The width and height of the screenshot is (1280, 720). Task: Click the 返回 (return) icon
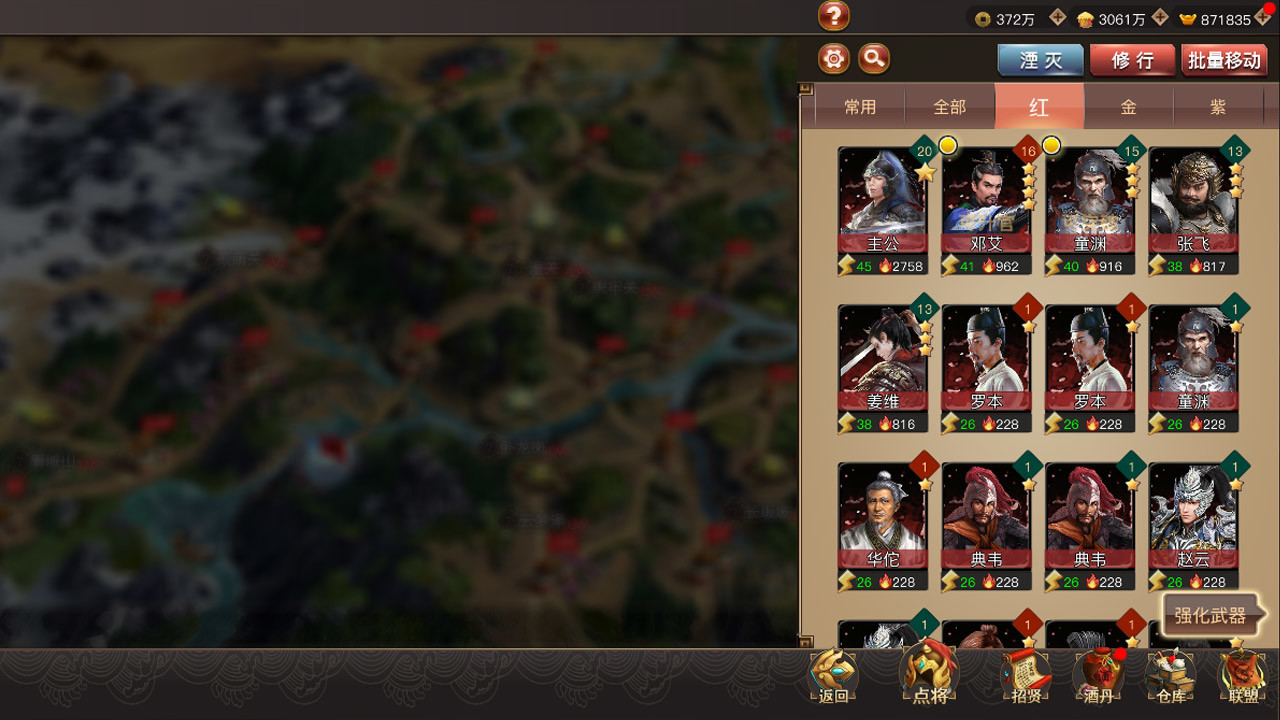(x=833, y=677)
